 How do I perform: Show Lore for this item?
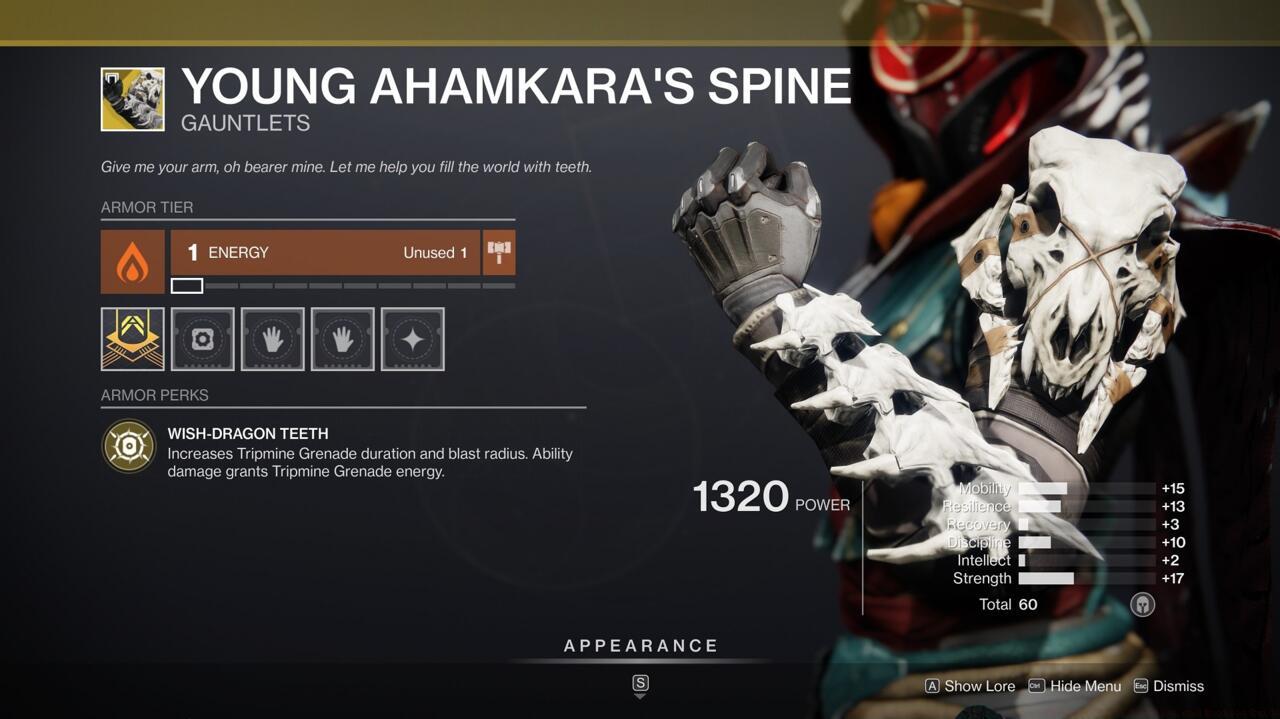[969, 686]
